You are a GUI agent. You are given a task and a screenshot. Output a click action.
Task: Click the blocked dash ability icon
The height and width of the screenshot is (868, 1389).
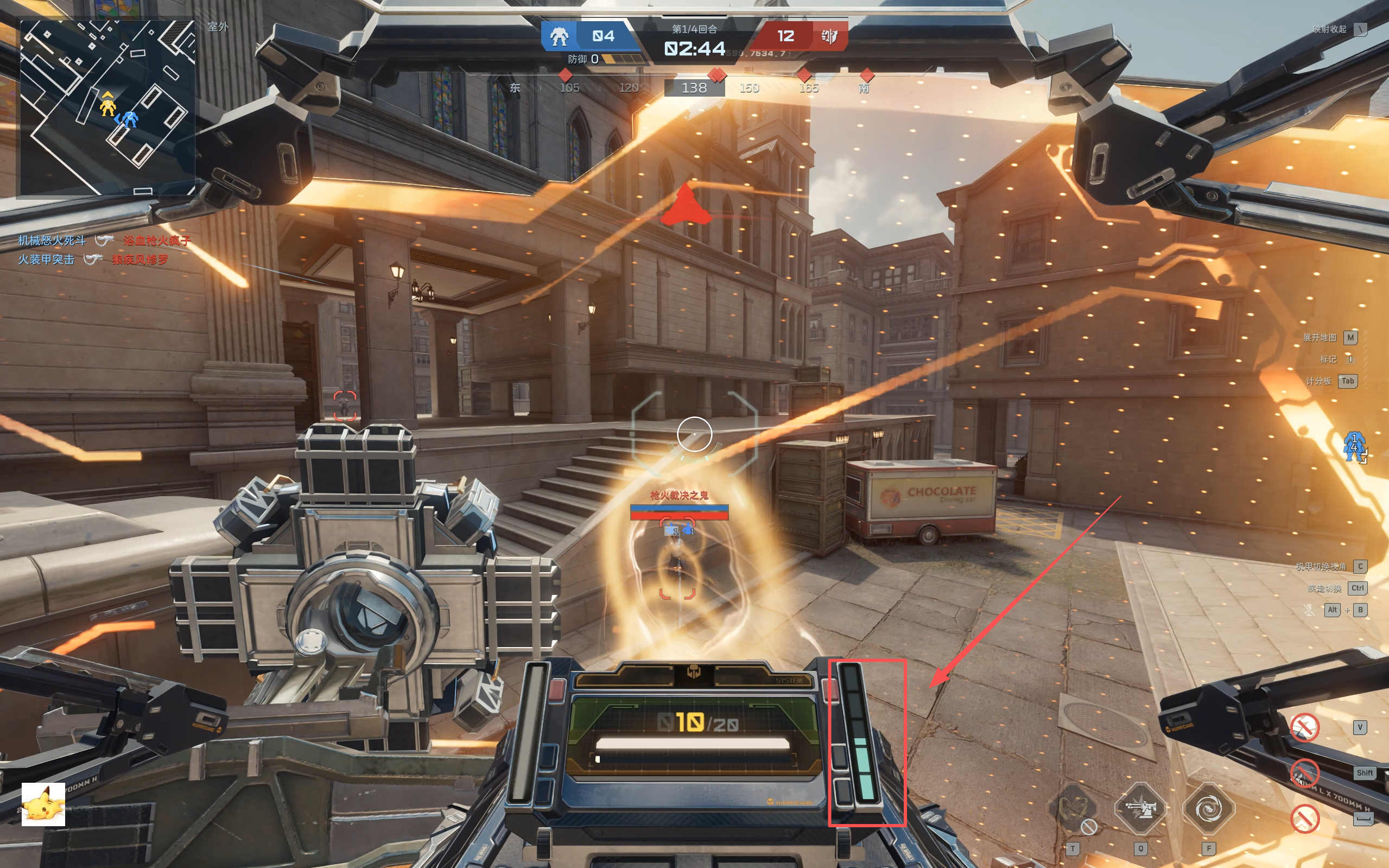pos(1304,772)
